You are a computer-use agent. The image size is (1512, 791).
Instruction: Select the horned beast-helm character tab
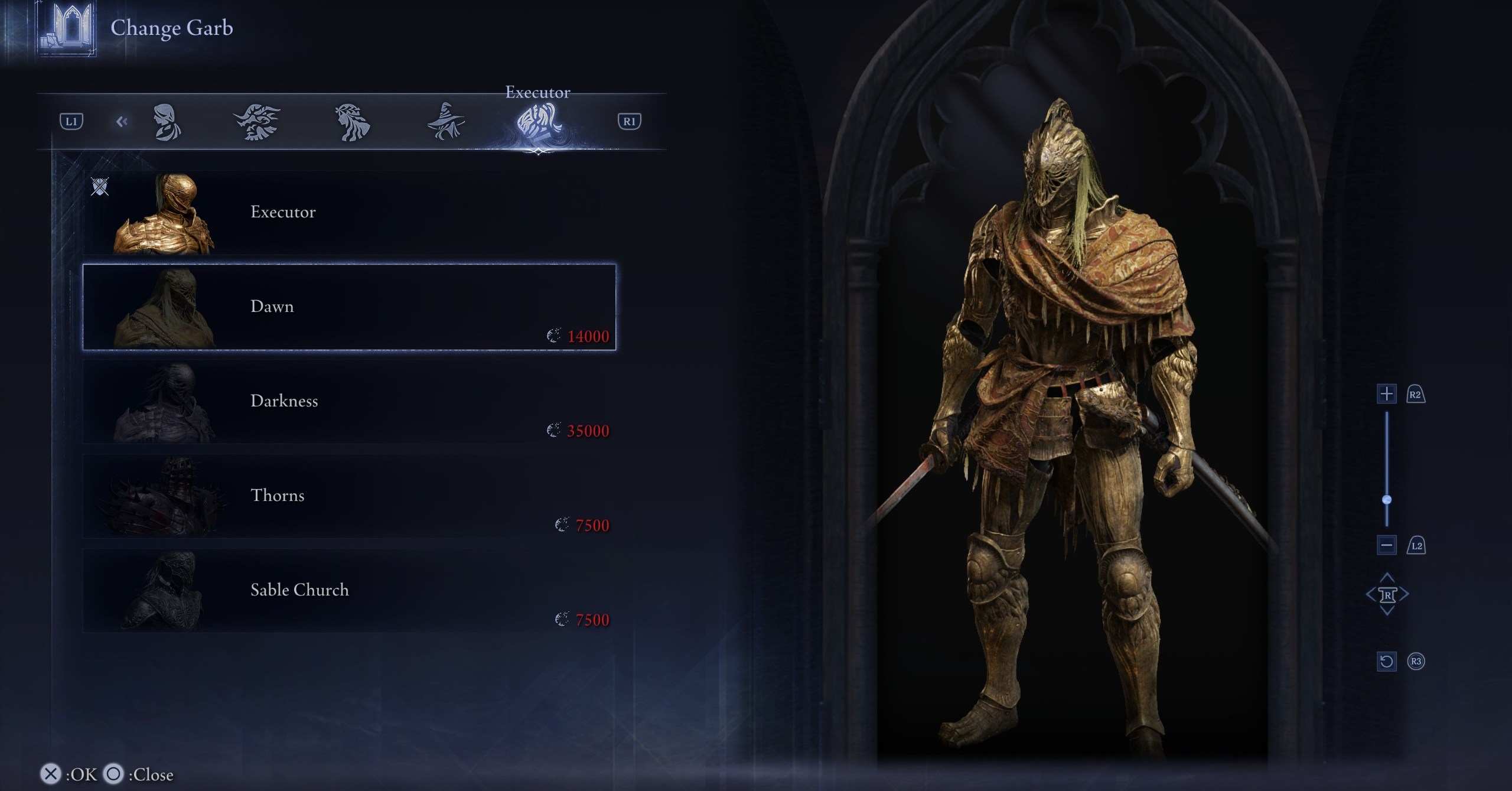pyautogui.click(x=257, y=122)
